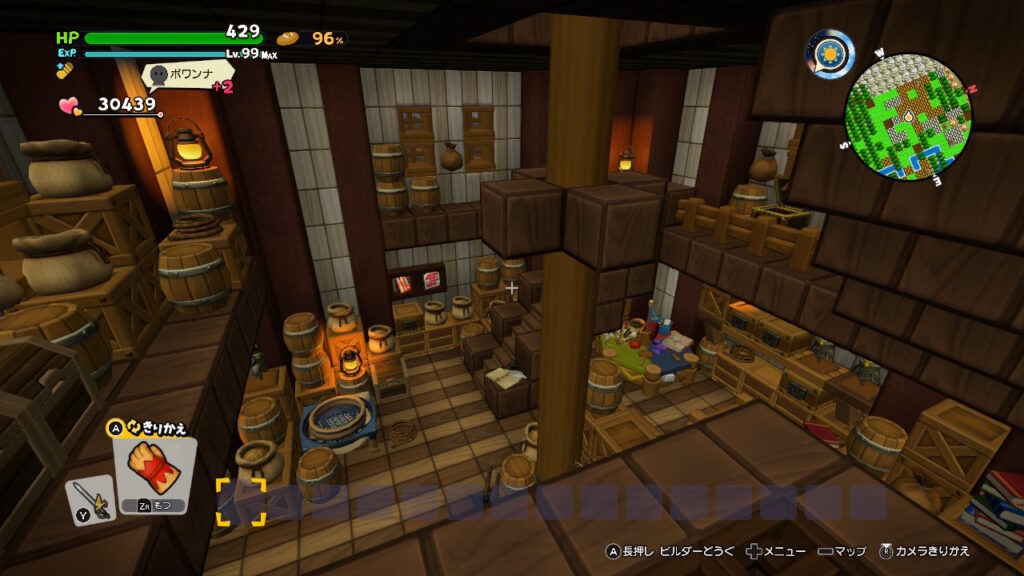Click the bread hunger icon

click(288, 38)
